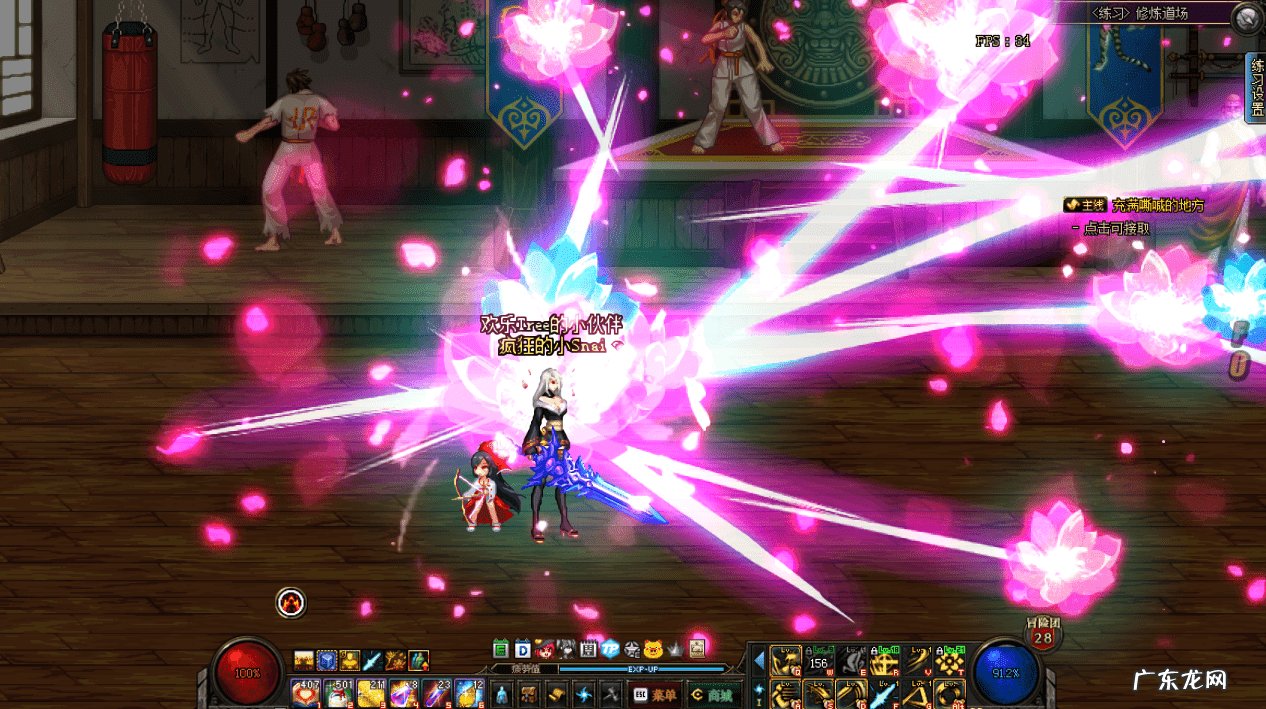Image resolution: width=1266 pixels, height=709 pixels.
Task: Click the yellow bear face icon
Action: (654, 648)
